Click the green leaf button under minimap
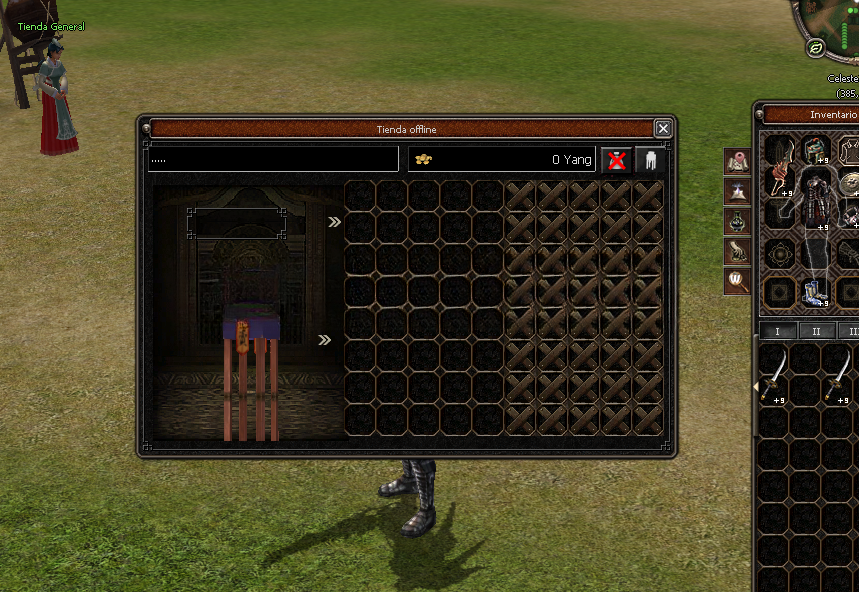The width and height of the screenshot is (859, 592). pyautogui.click(x=816, y=47)
